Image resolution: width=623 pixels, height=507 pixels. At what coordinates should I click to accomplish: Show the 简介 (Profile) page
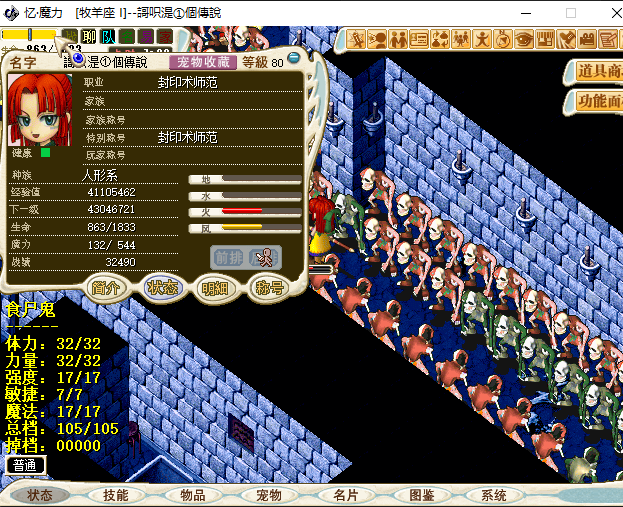(105, 288)
